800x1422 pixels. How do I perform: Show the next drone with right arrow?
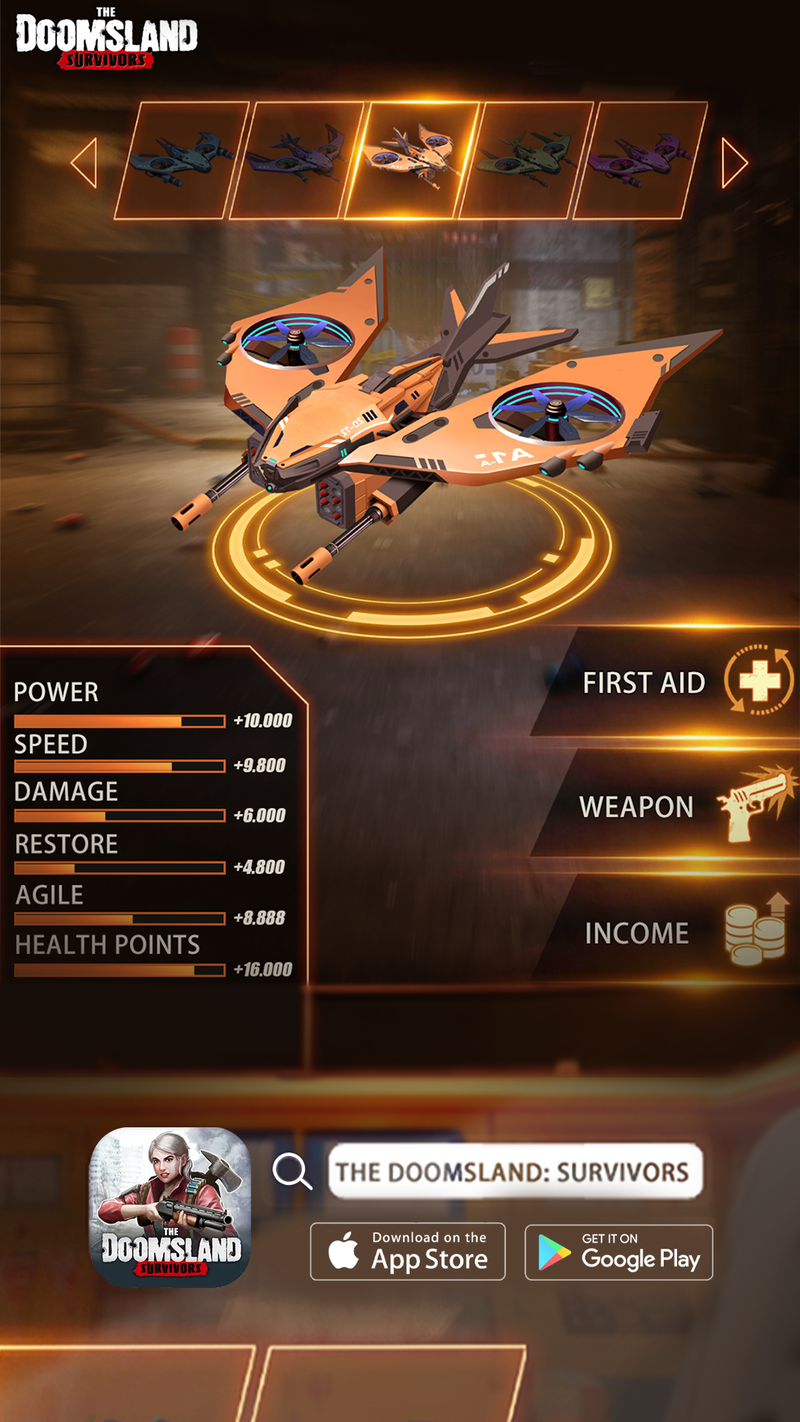pos(734,162)
